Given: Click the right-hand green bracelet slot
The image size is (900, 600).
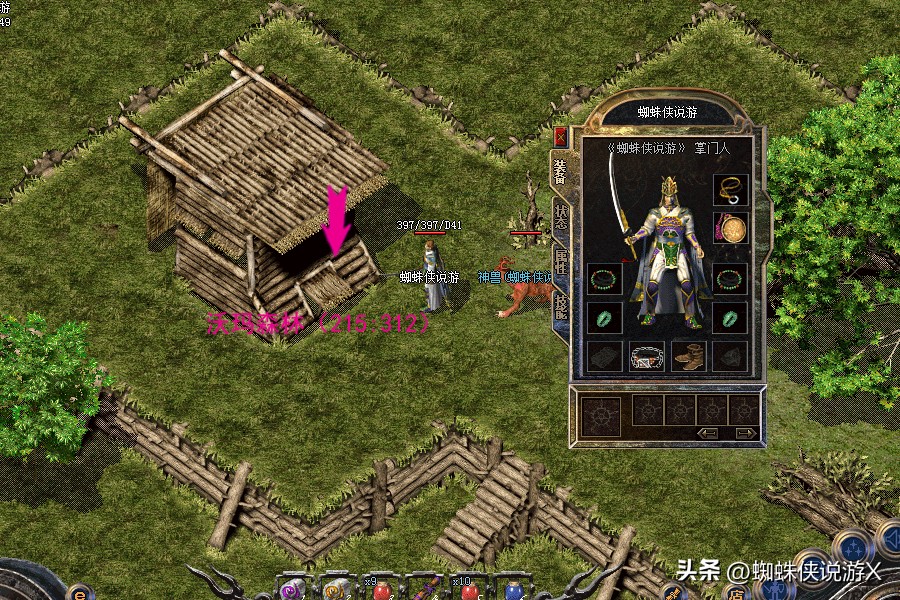Looking at the screenshot, I should point(731,279).
